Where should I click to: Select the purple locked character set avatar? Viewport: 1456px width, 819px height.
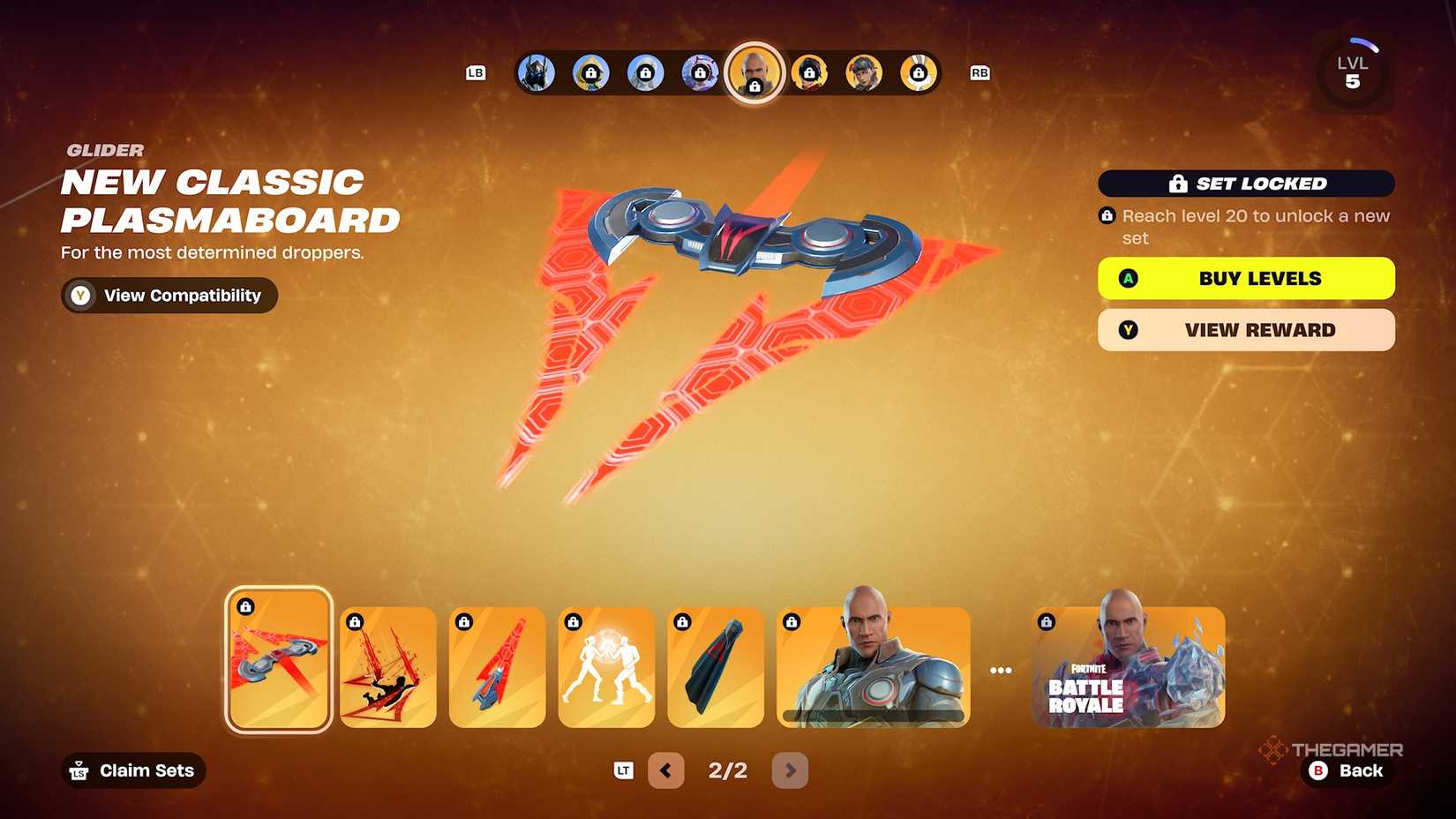pos(700,73)
